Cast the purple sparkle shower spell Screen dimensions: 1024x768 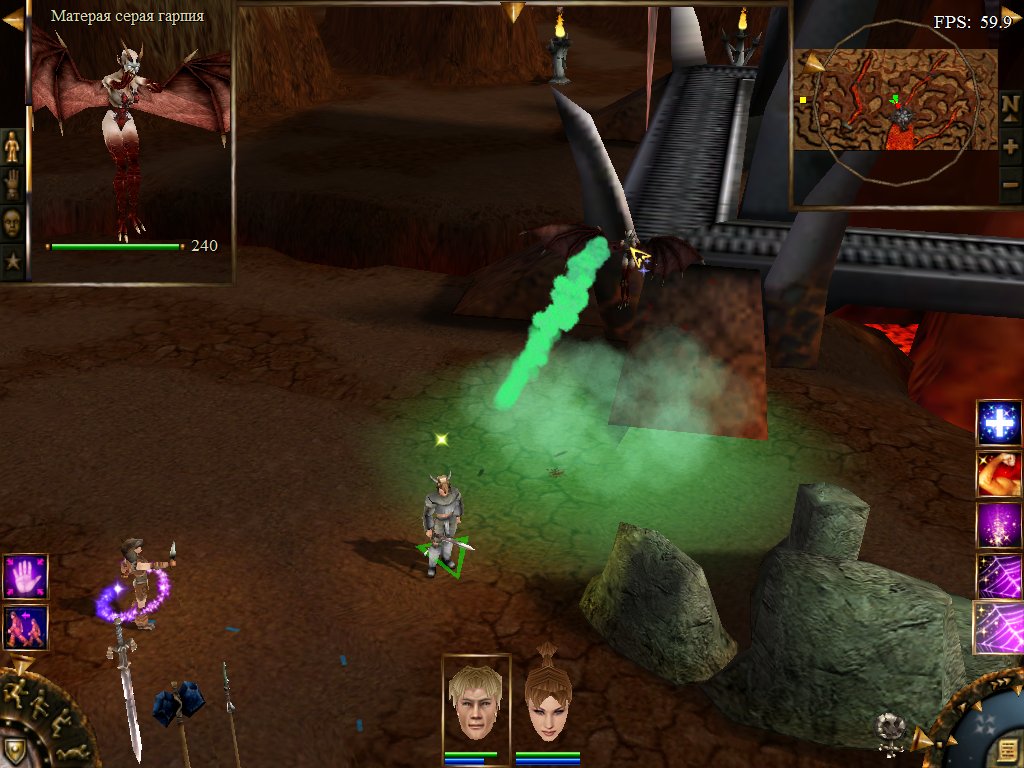click(999, 525)
